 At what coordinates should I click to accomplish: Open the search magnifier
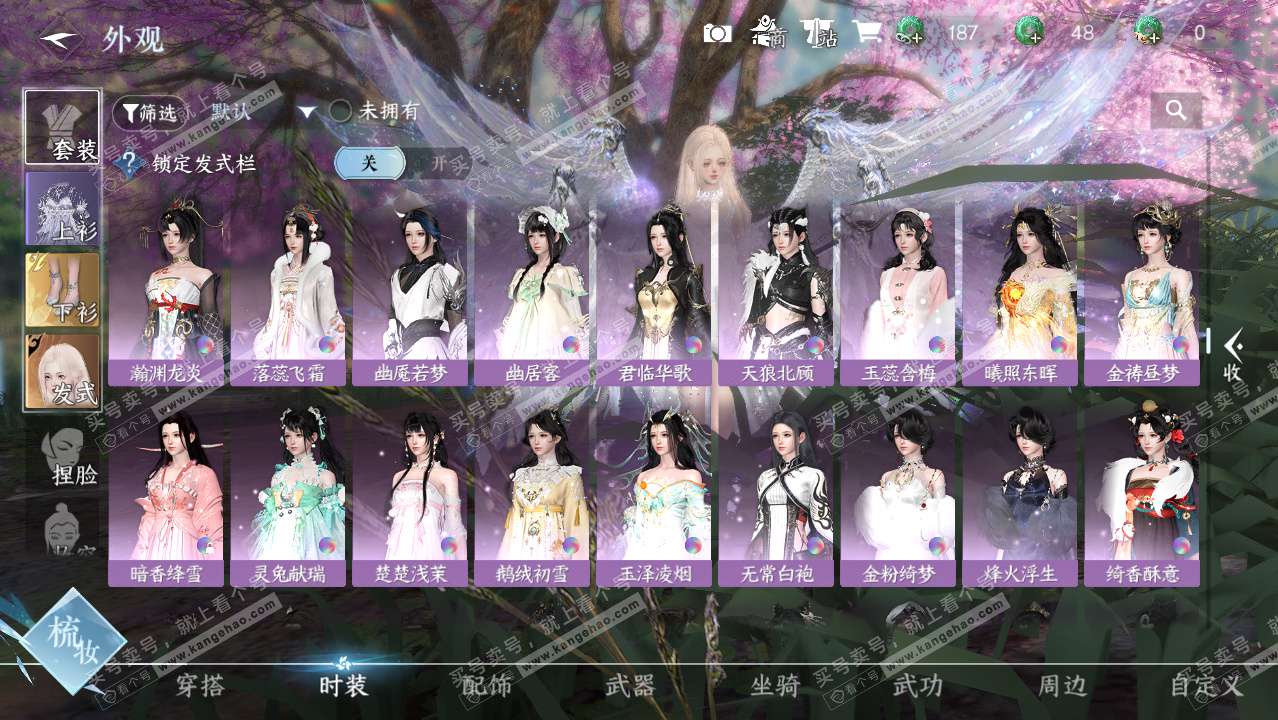coord(1176,111)
